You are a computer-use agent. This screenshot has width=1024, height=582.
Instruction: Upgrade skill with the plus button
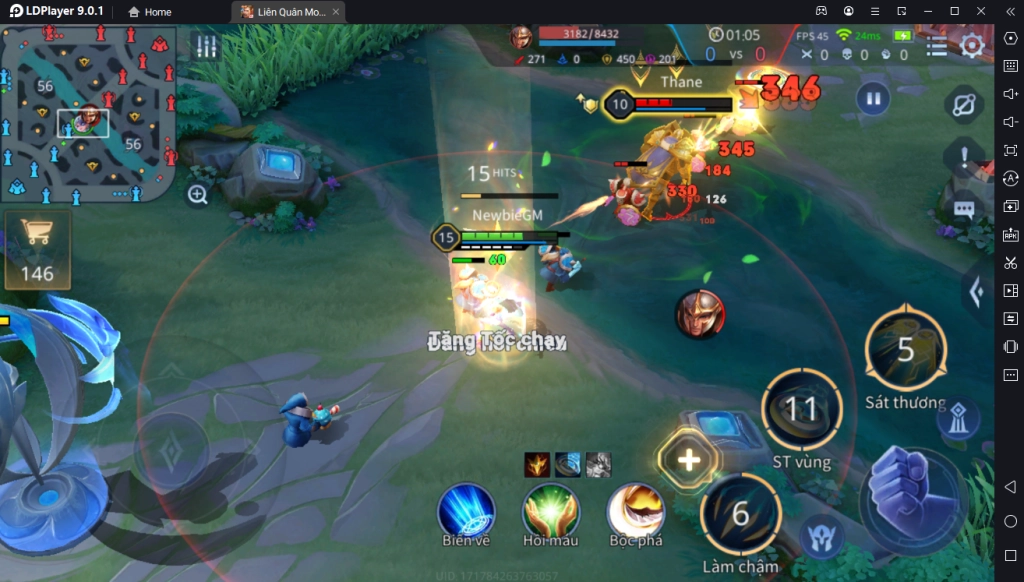click(689, 460)
